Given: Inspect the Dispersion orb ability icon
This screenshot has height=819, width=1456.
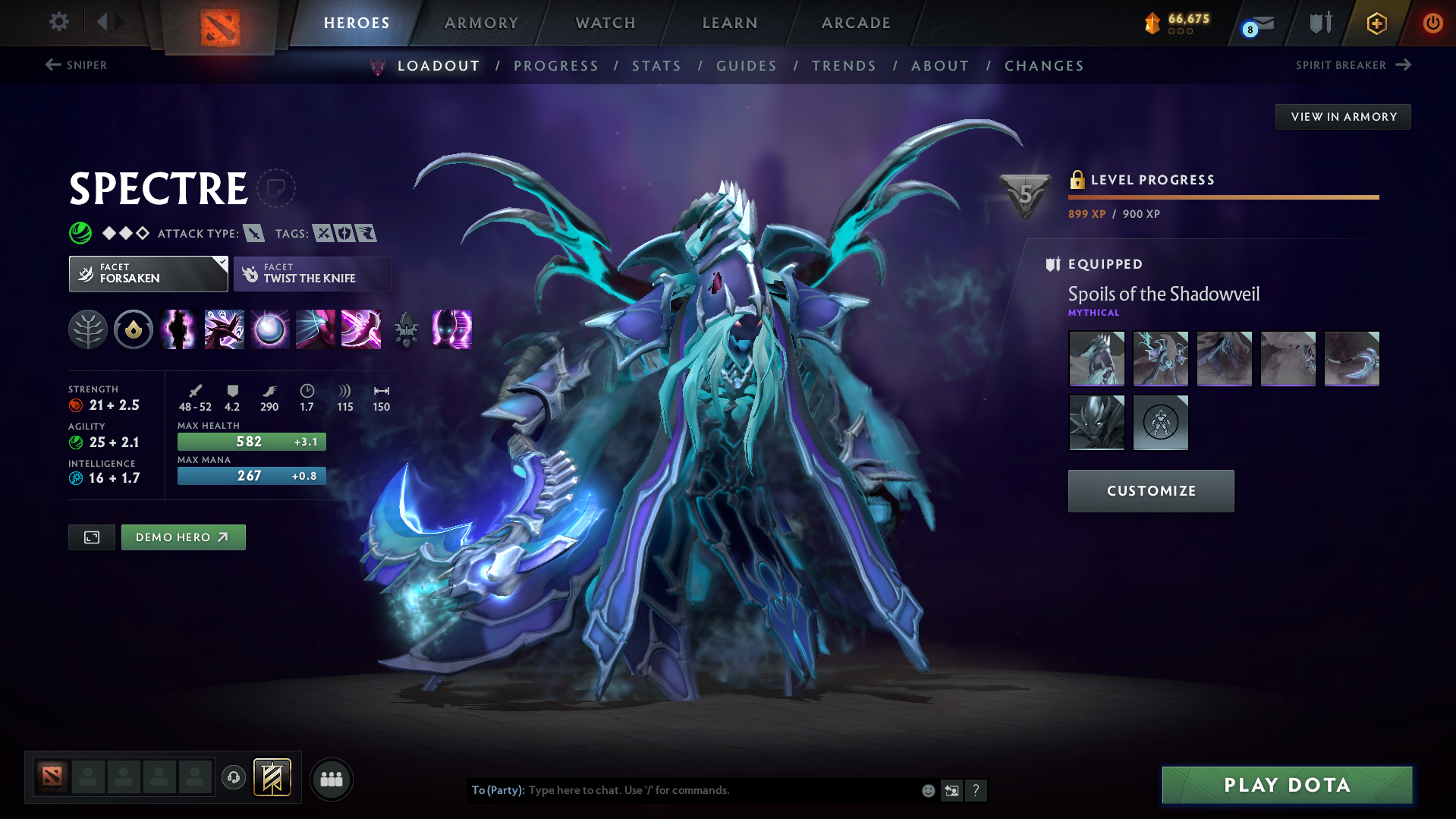Looking at the screenshot, I should (269, 329).
